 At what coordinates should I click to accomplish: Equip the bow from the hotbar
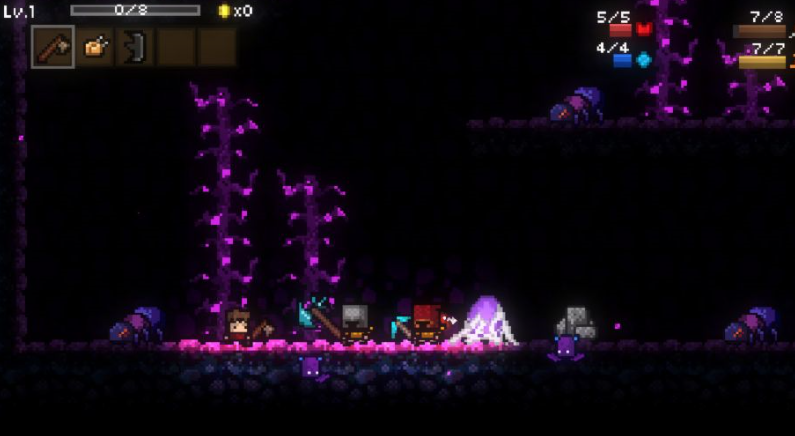[x=135, y=47]
